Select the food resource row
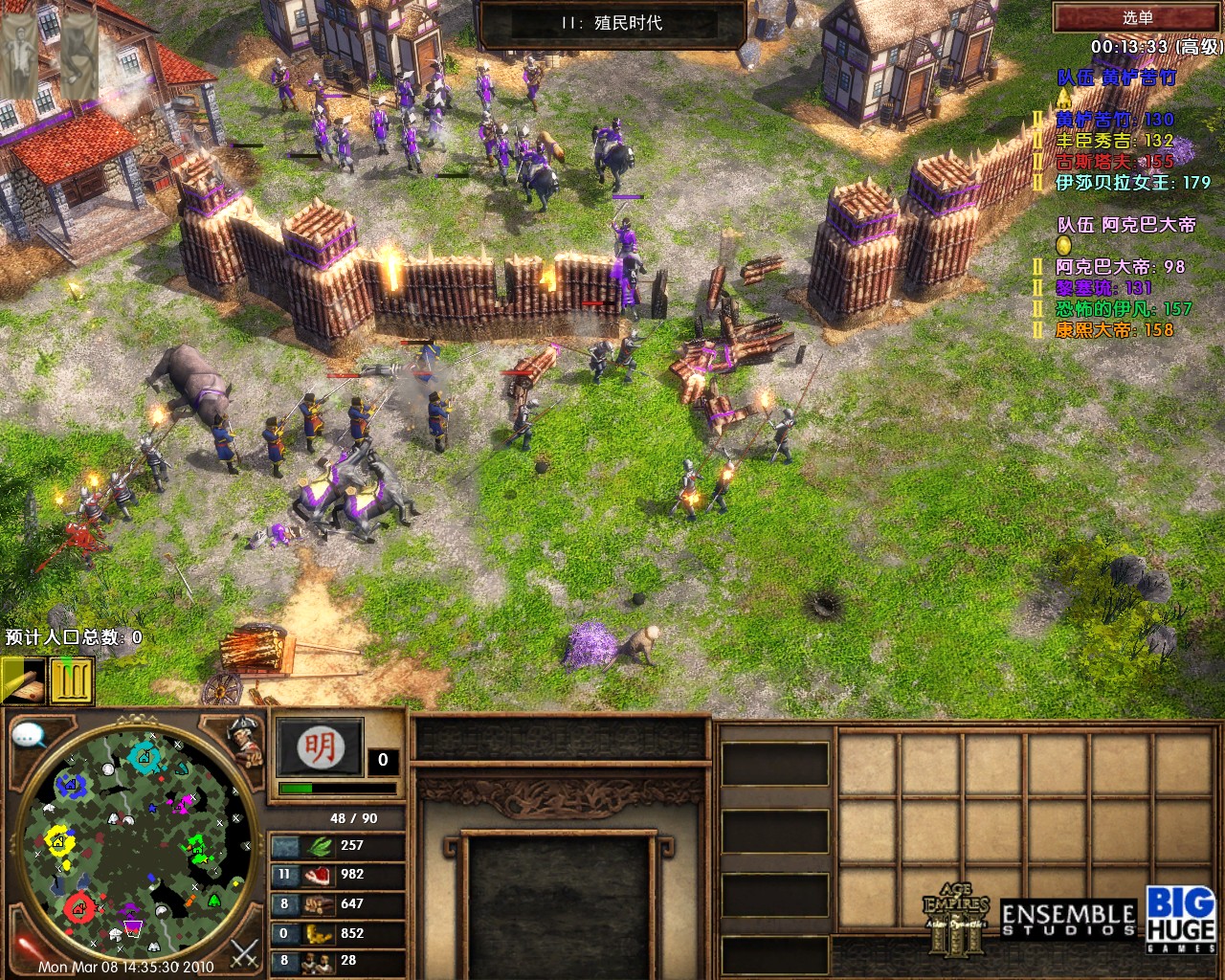This screenshot has height=980, width=1225. pyautogui.click(x=335, y=875)
